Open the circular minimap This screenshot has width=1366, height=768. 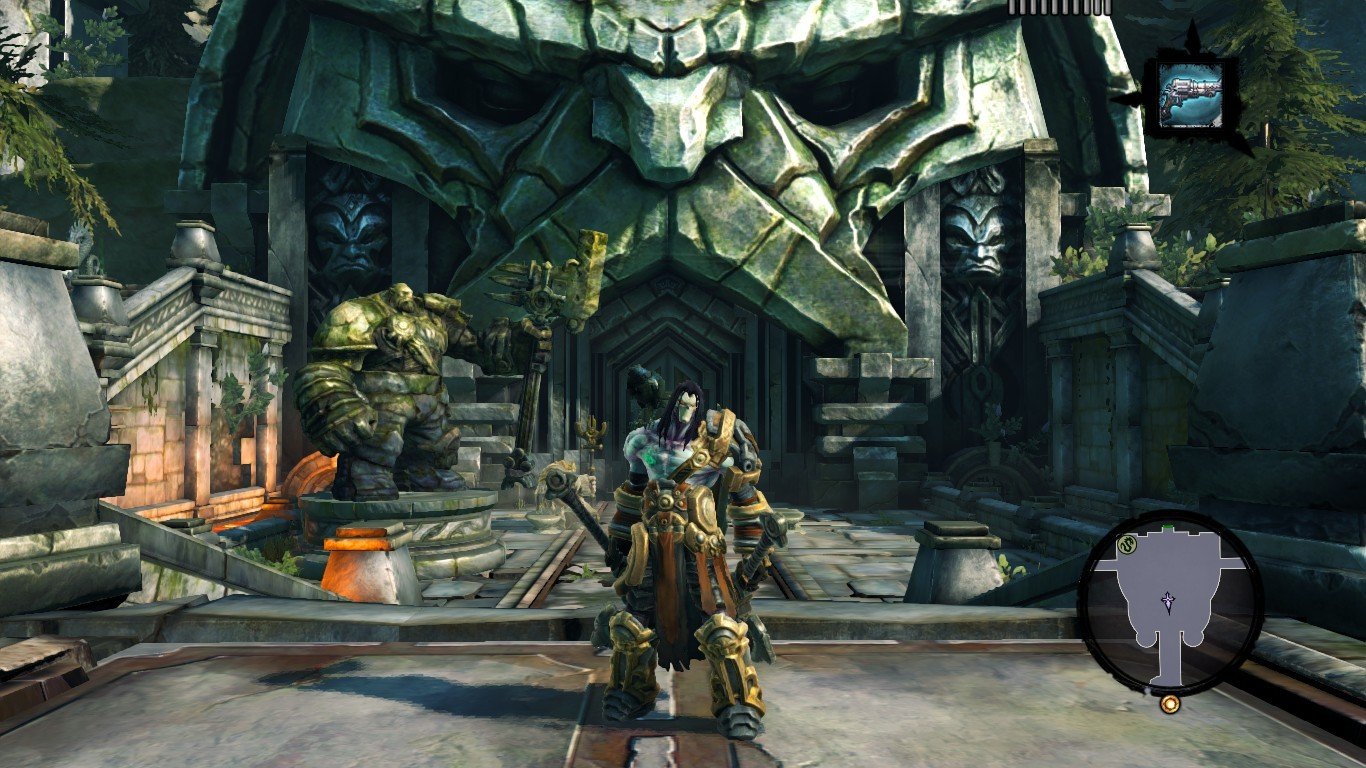coord(1170,602)
